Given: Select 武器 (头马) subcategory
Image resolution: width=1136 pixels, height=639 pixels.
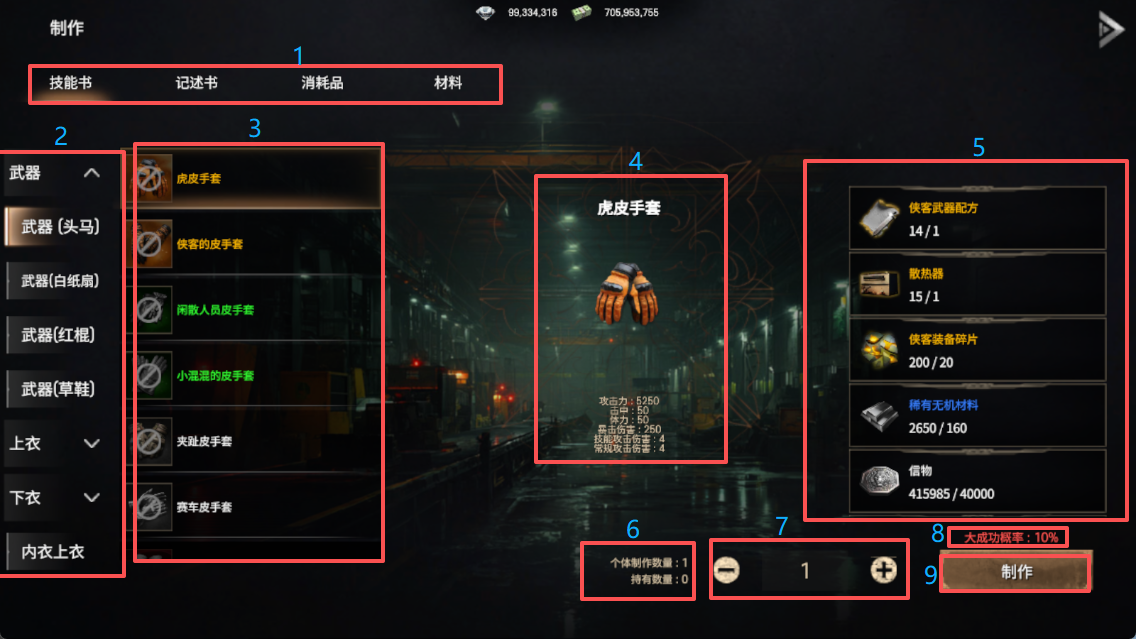Looking at the screenshot, I should [64, 227].
